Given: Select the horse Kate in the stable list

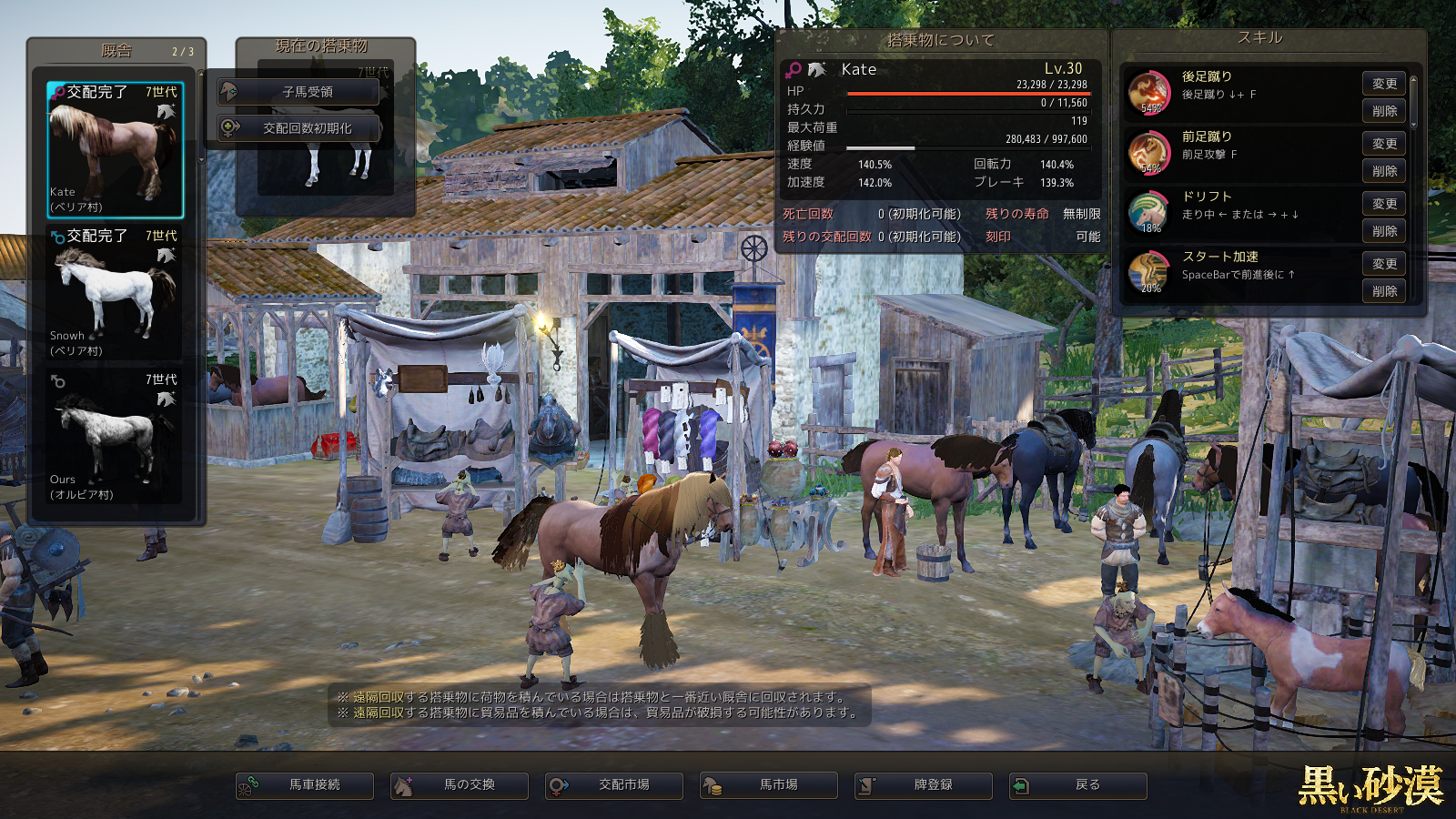Looking at the screenshot, I should point(115,149).
